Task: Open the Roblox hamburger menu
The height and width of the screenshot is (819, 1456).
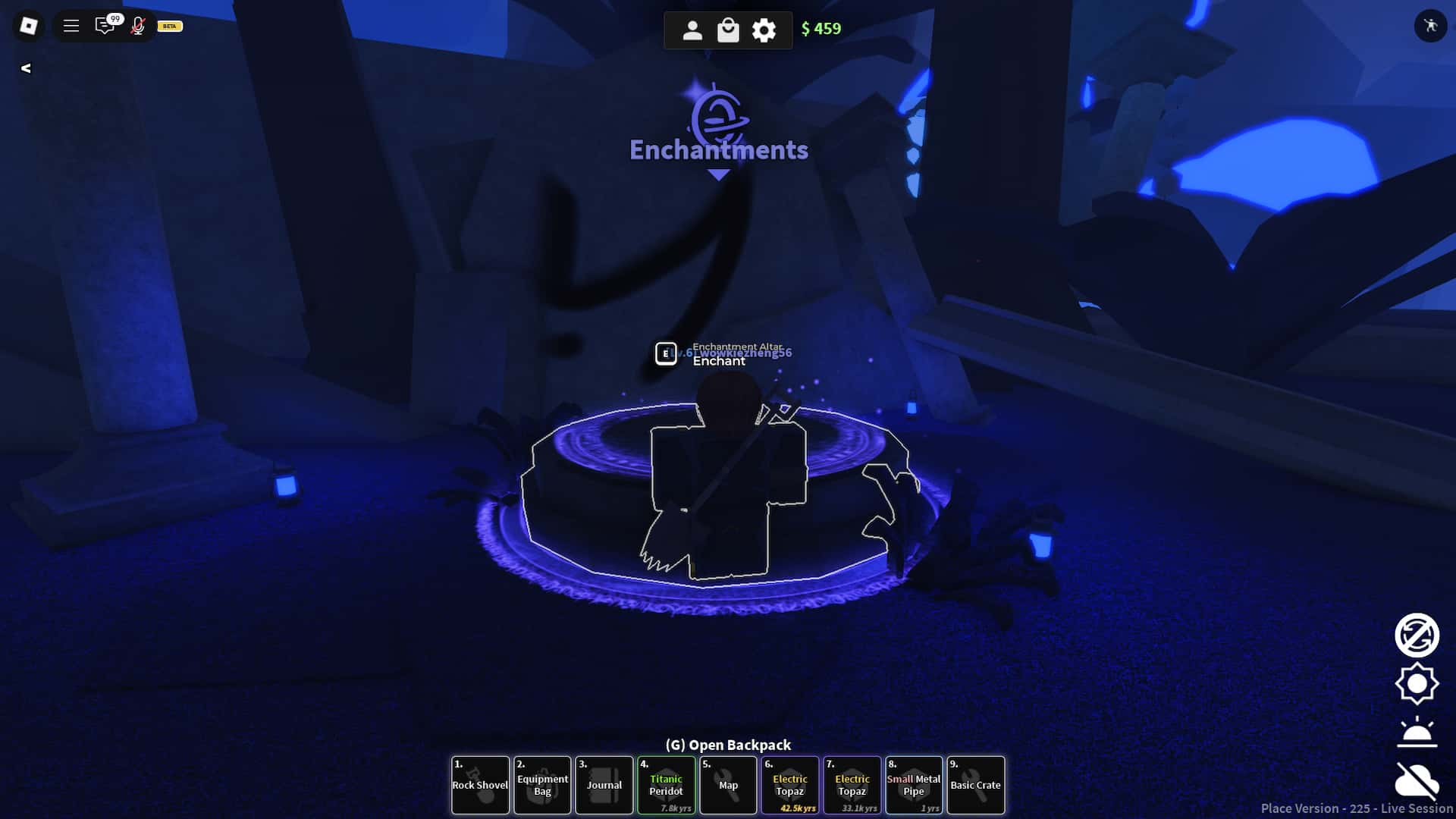Action: pyautogui.click(x=71, y=25)
